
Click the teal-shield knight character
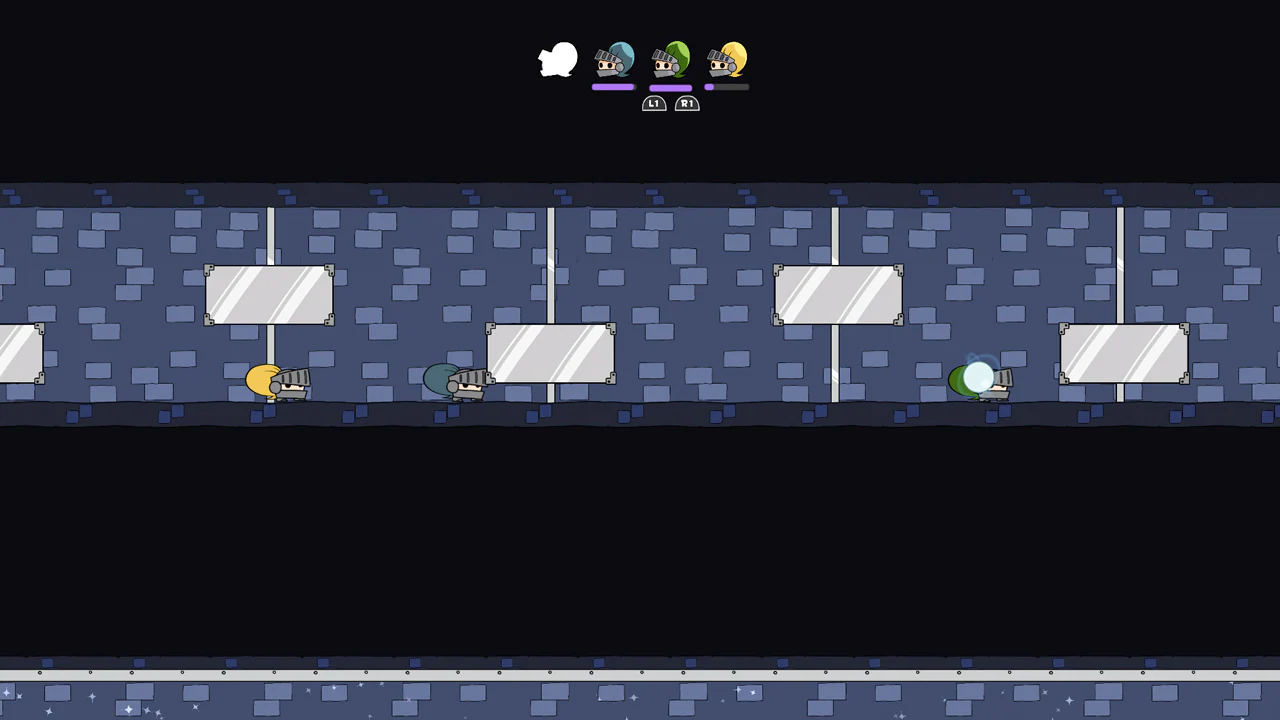pos(455,383)
